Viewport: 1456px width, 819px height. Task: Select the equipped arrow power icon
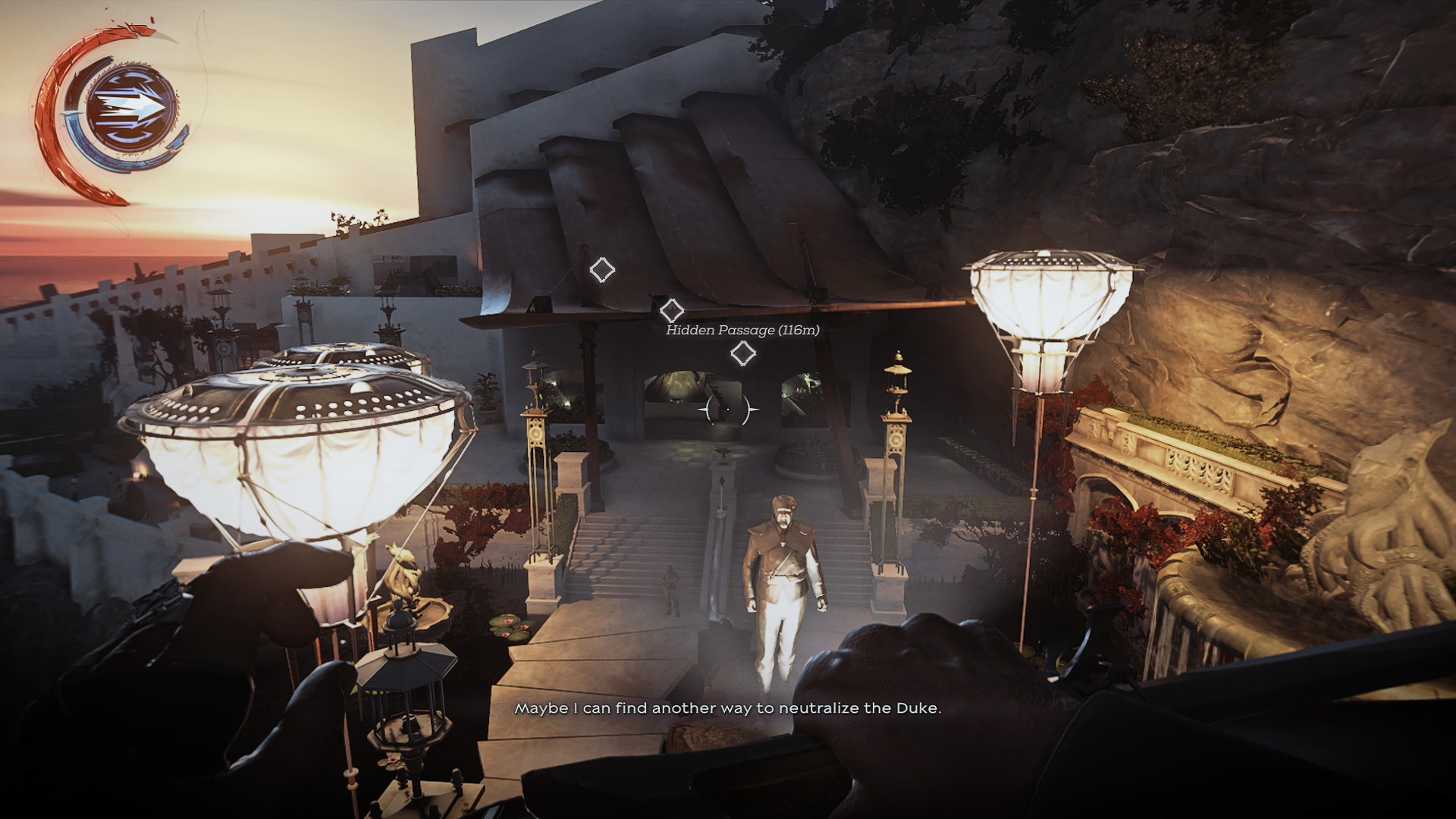click(130, 108)
